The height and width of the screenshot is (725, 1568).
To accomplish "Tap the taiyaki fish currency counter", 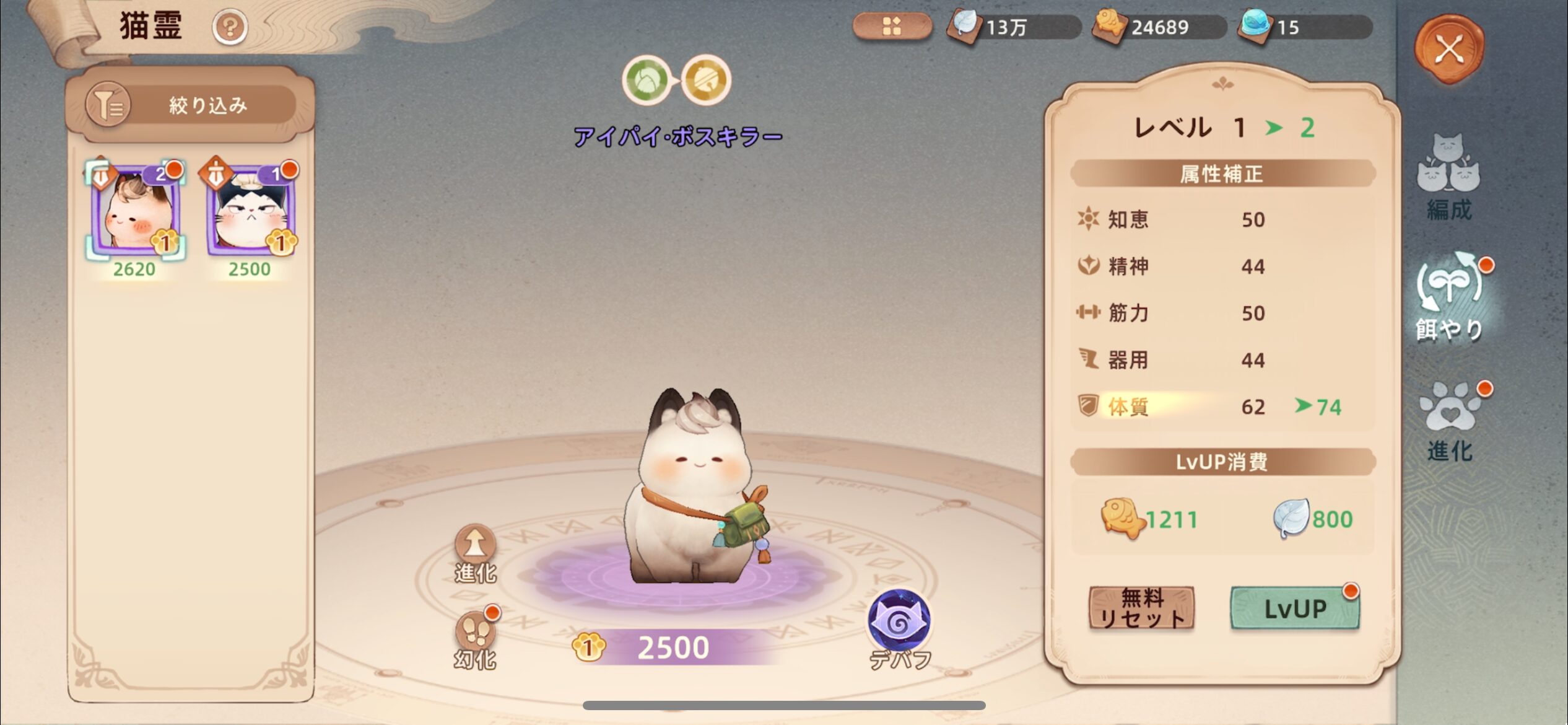I will click(x=1158, y=27).
